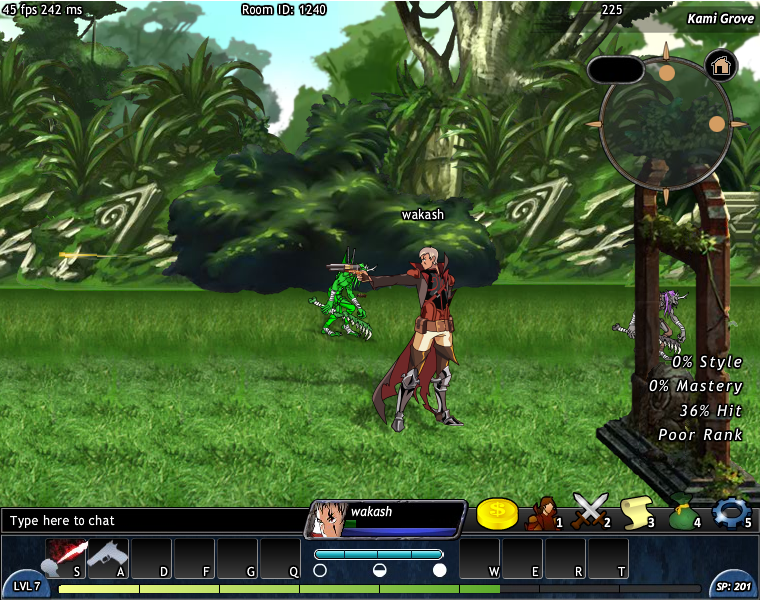Open the crossed swords menu numbered 2
760x600 pixels.
589,512
